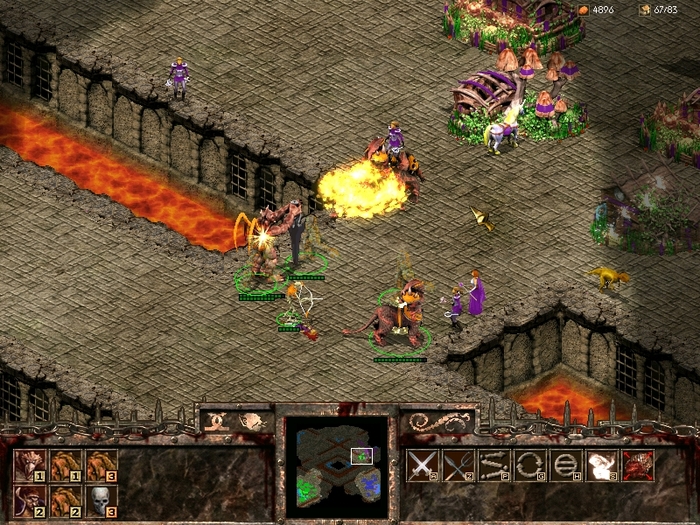The height and width of the screenshot is (525, 700).
Task: Click the red beast ability icon
Action: pos(638,465)
